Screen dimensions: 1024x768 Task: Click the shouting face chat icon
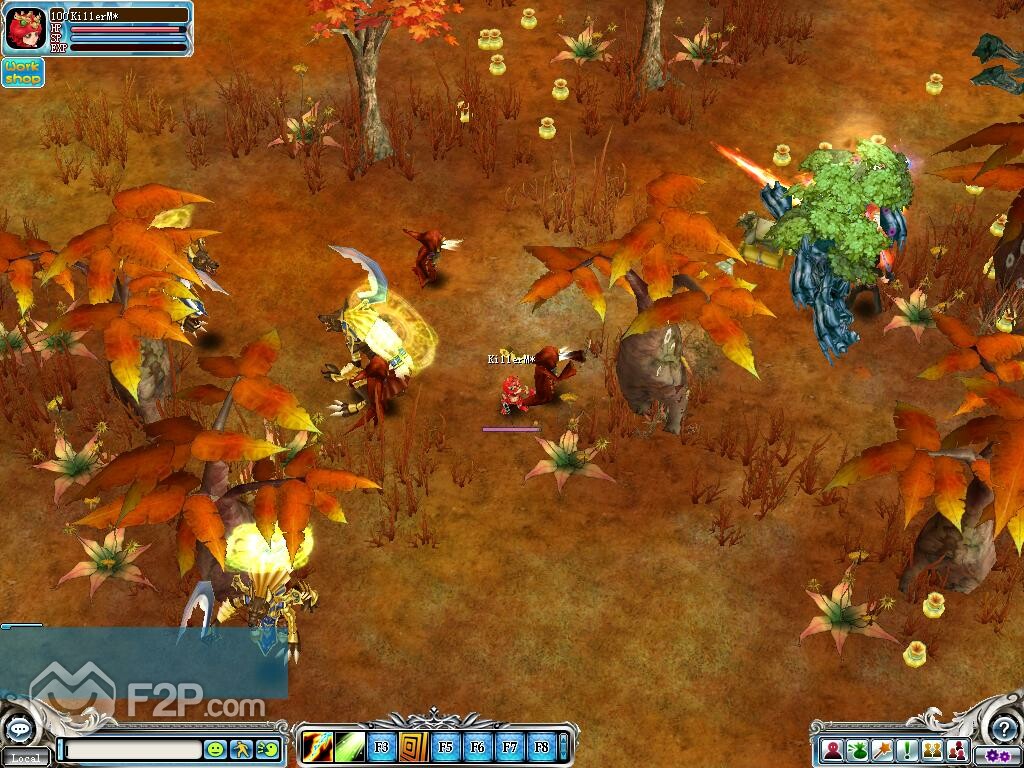coord(267,748)
